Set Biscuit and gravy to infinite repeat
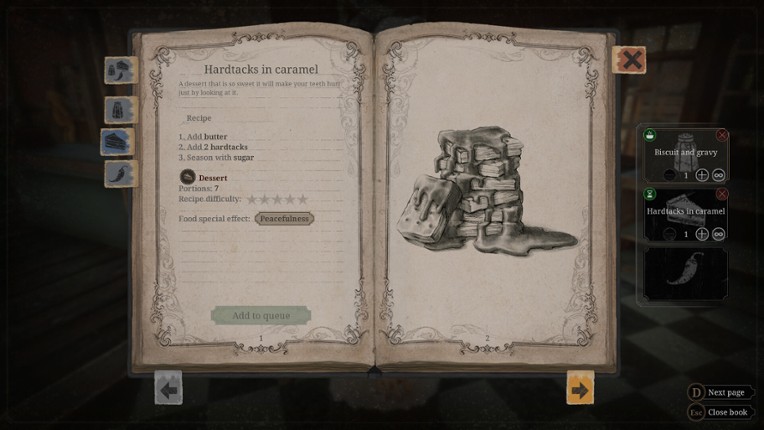Viewport: 764px width, 430px height. 718,175
